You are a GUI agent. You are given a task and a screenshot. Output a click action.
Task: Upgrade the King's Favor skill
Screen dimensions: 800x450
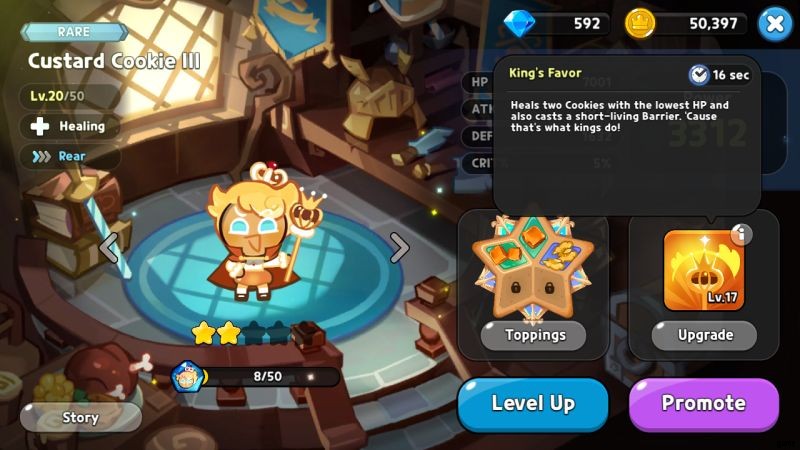pyautogui.click(x=704, y=335)
